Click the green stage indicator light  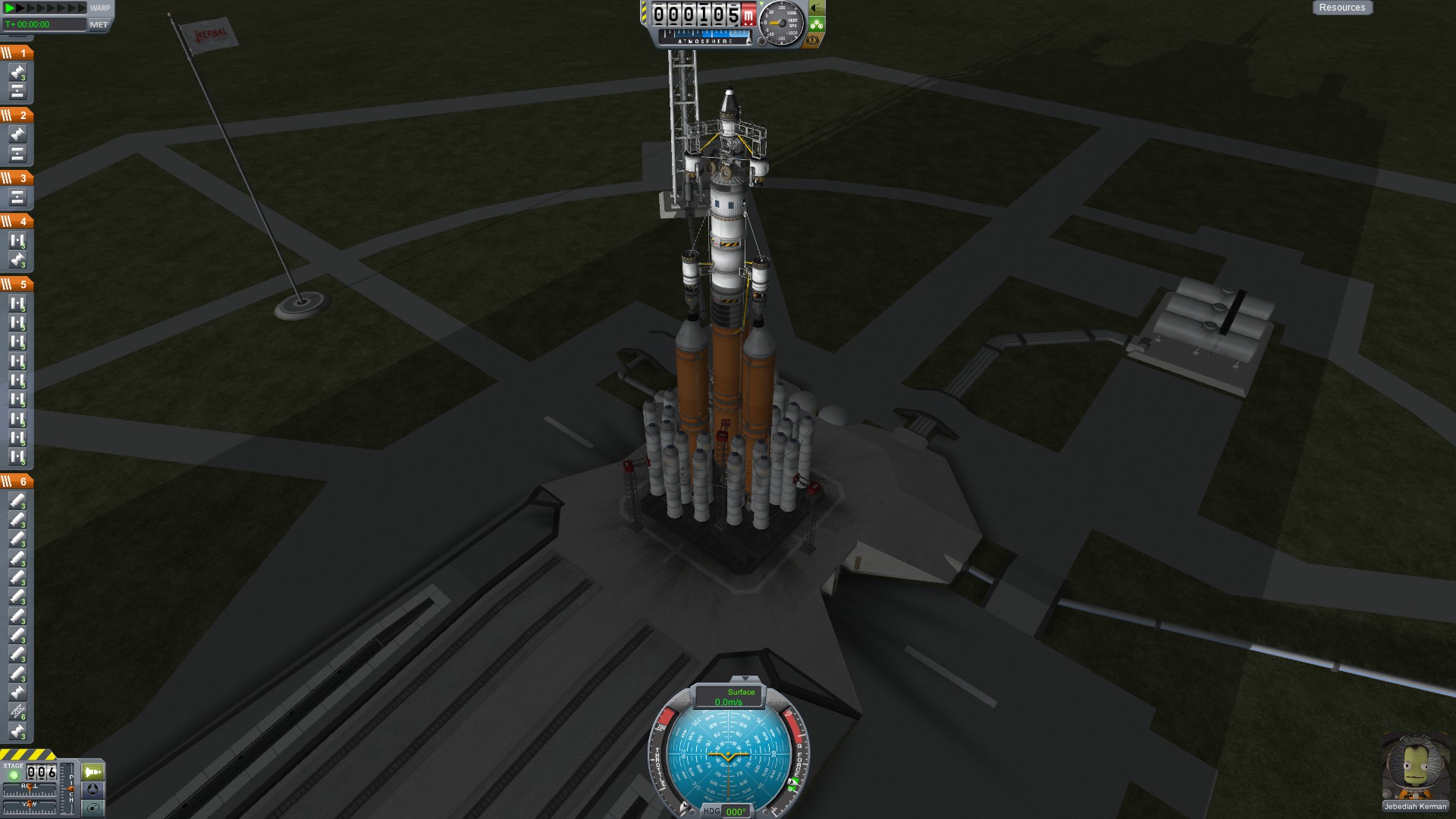point(13,775)
